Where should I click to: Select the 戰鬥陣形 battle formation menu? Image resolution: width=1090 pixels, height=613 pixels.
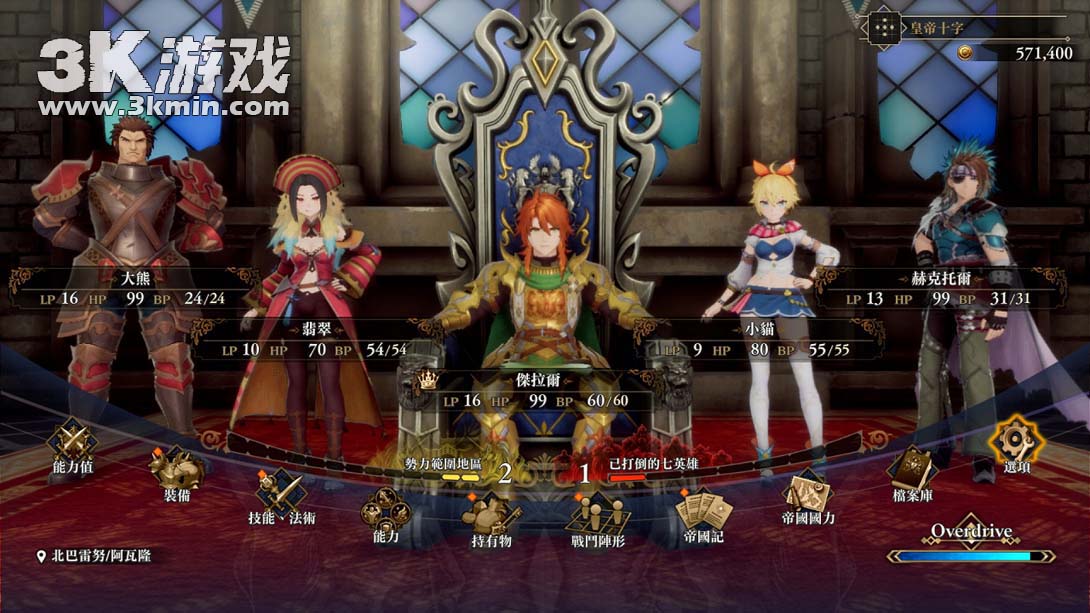(x=598, y=515)
